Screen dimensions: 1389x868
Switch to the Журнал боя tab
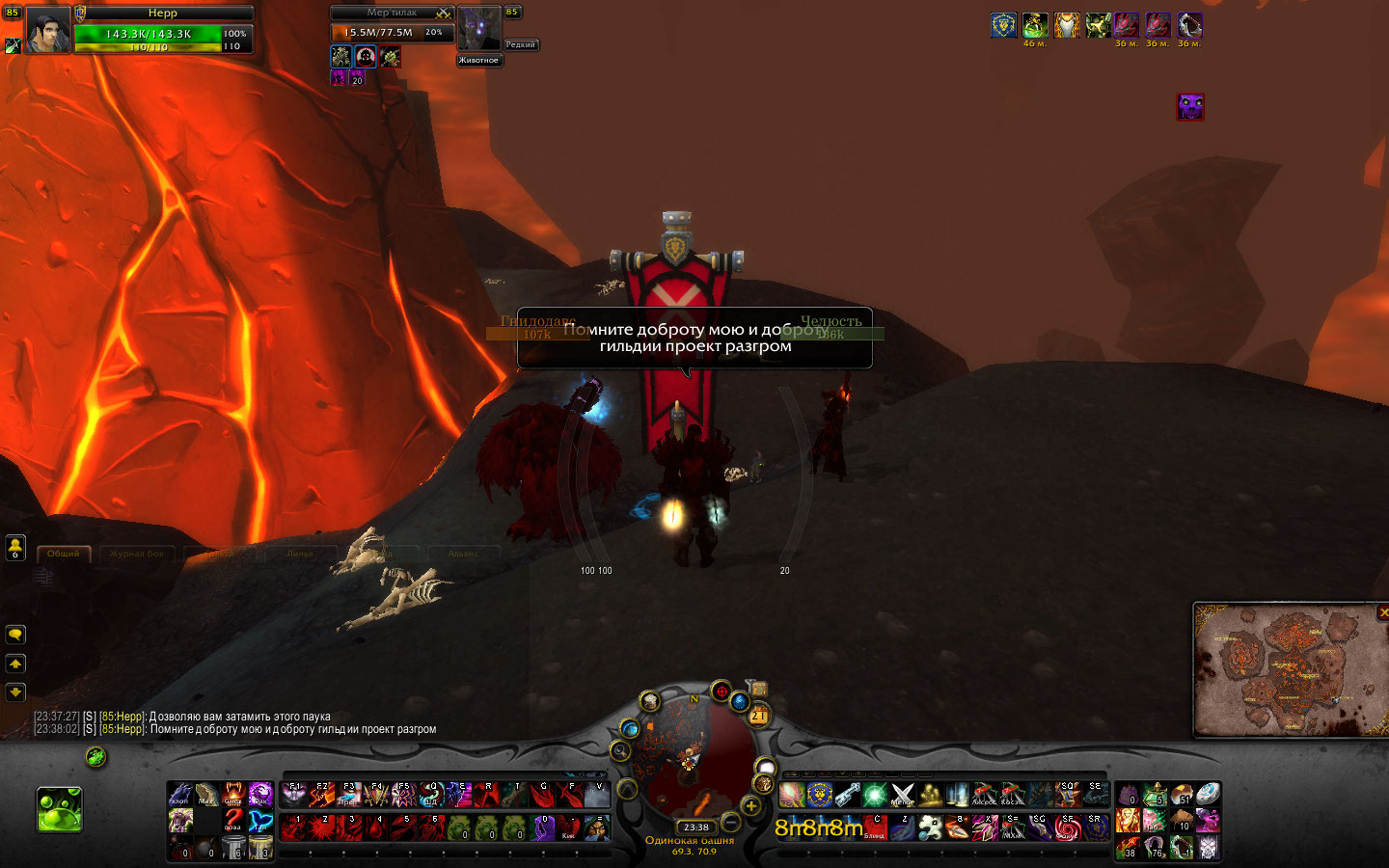136,554
